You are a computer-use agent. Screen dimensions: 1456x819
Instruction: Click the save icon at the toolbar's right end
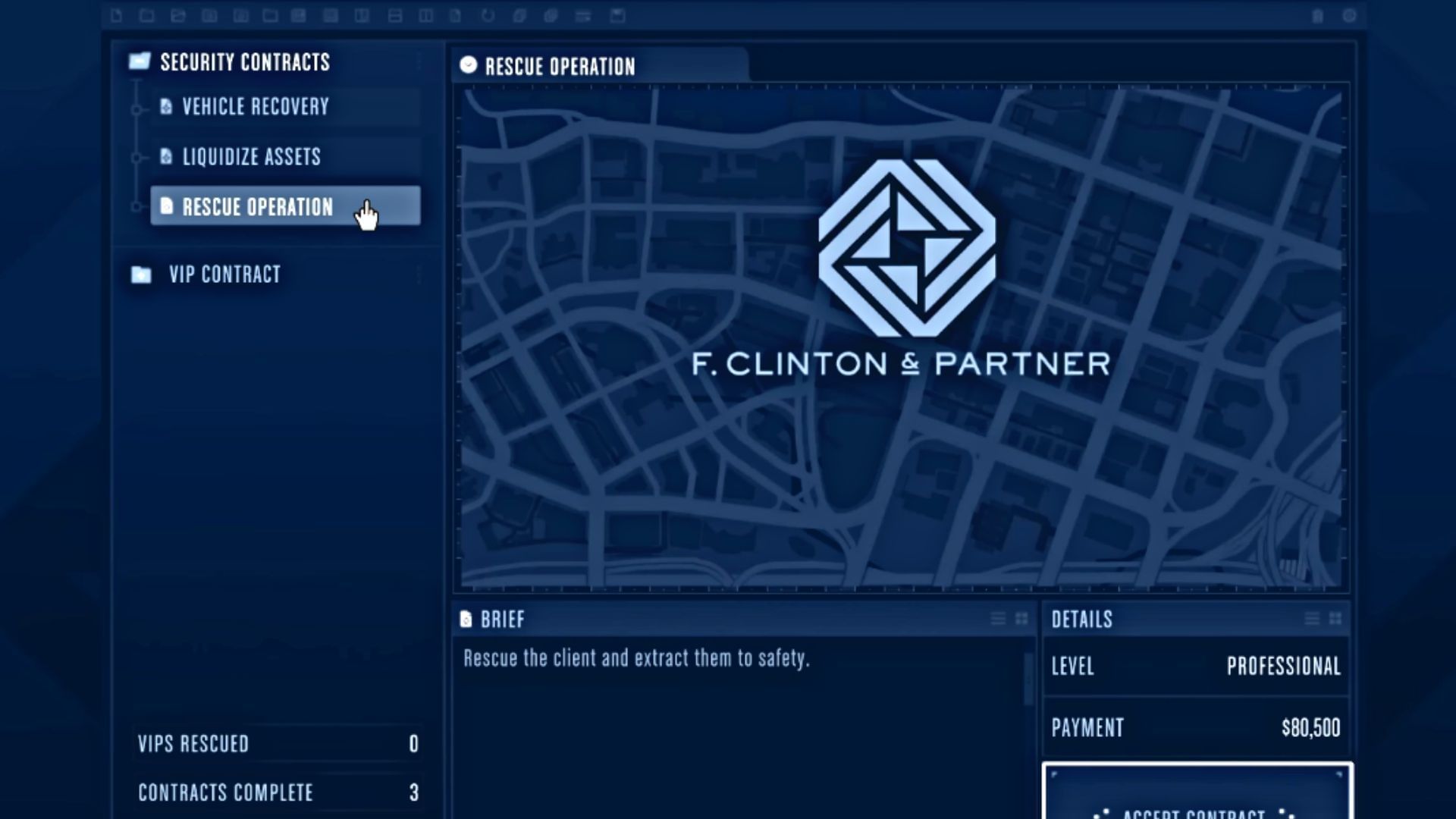[618, 15]
